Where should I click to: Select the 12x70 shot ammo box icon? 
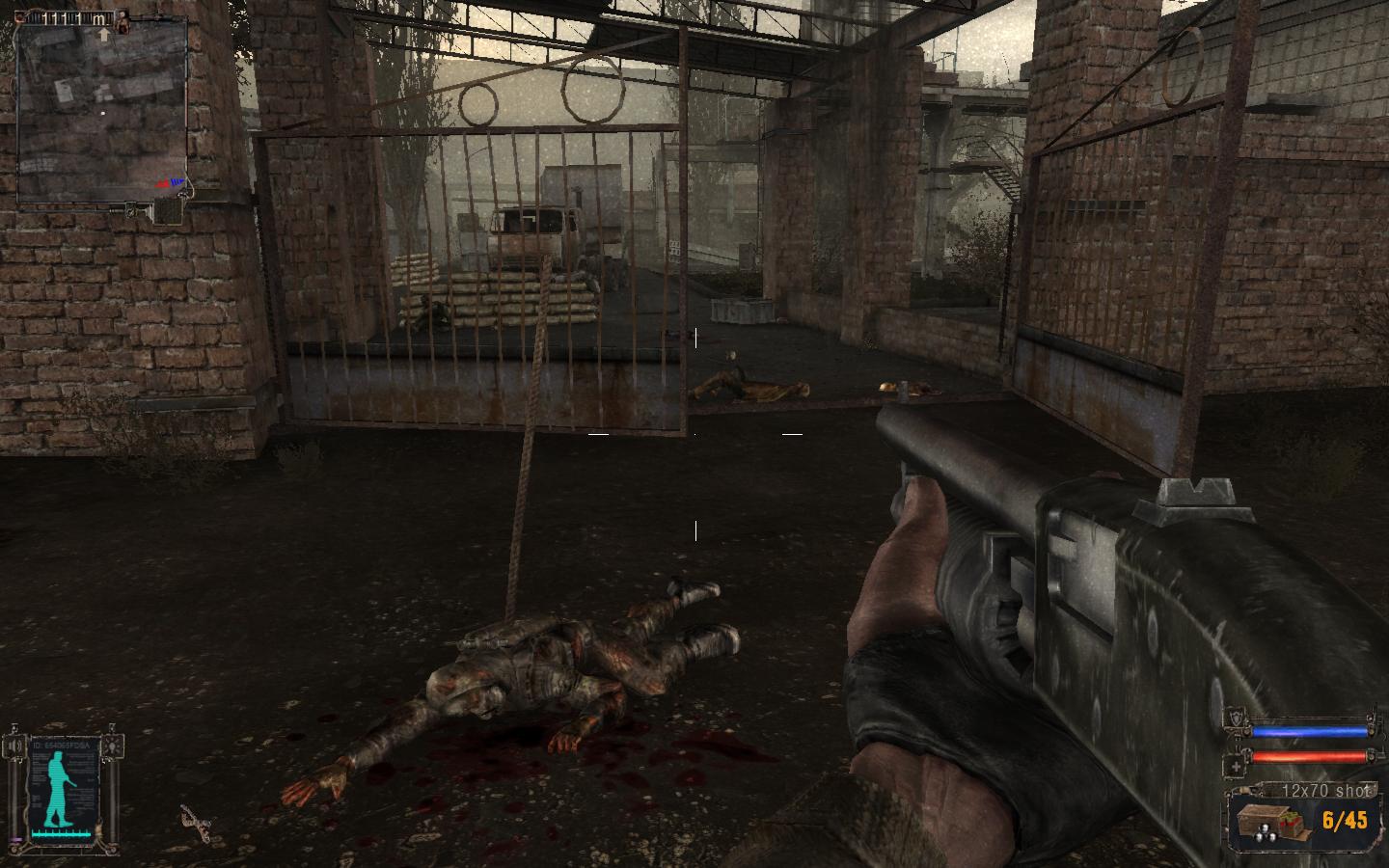1271,822
